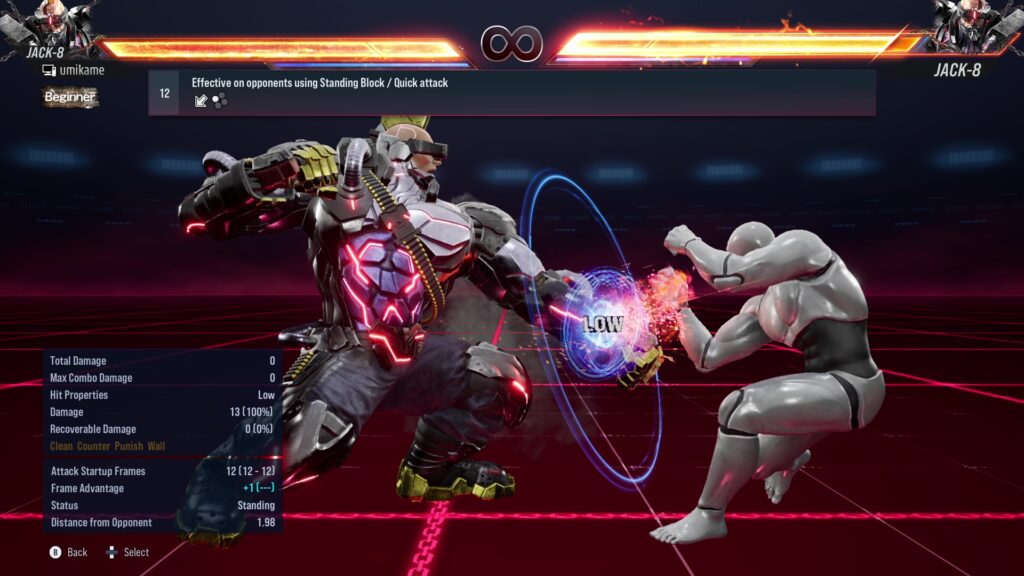This screenshot has width=1024, height=576.
Task: Select the move 12 Standing Block / Quick attack row
Action: 511,92
